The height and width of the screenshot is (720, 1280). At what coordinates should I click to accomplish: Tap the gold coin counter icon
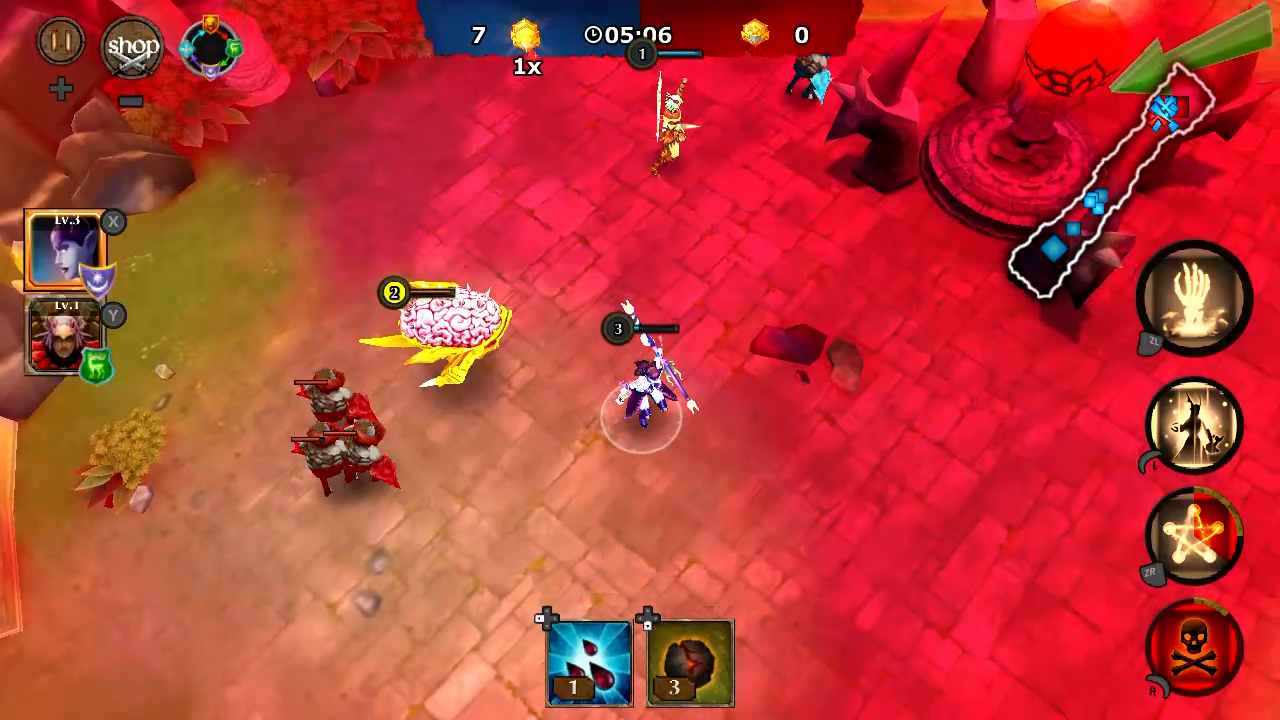(x=525, y=35)
